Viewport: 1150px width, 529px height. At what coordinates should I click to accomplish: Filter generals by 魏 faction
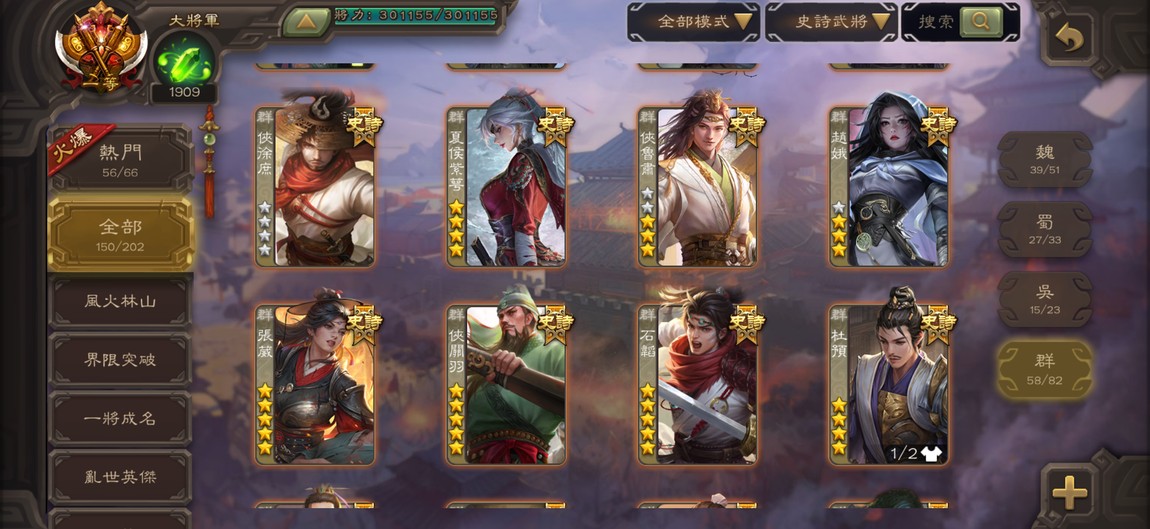pos(1044,159)
